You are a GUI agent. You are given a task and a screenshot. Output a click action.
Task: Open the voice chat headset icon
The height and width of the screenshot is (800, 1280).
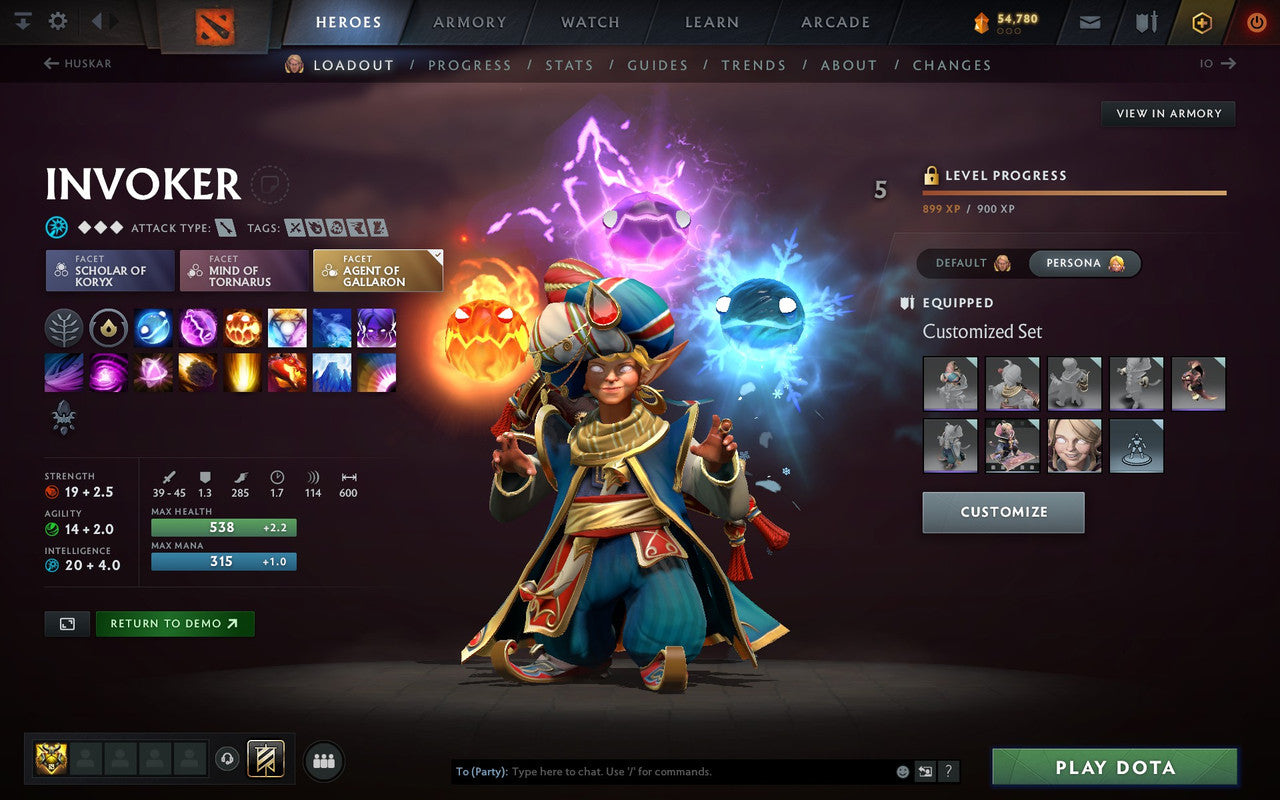(227, 759)
